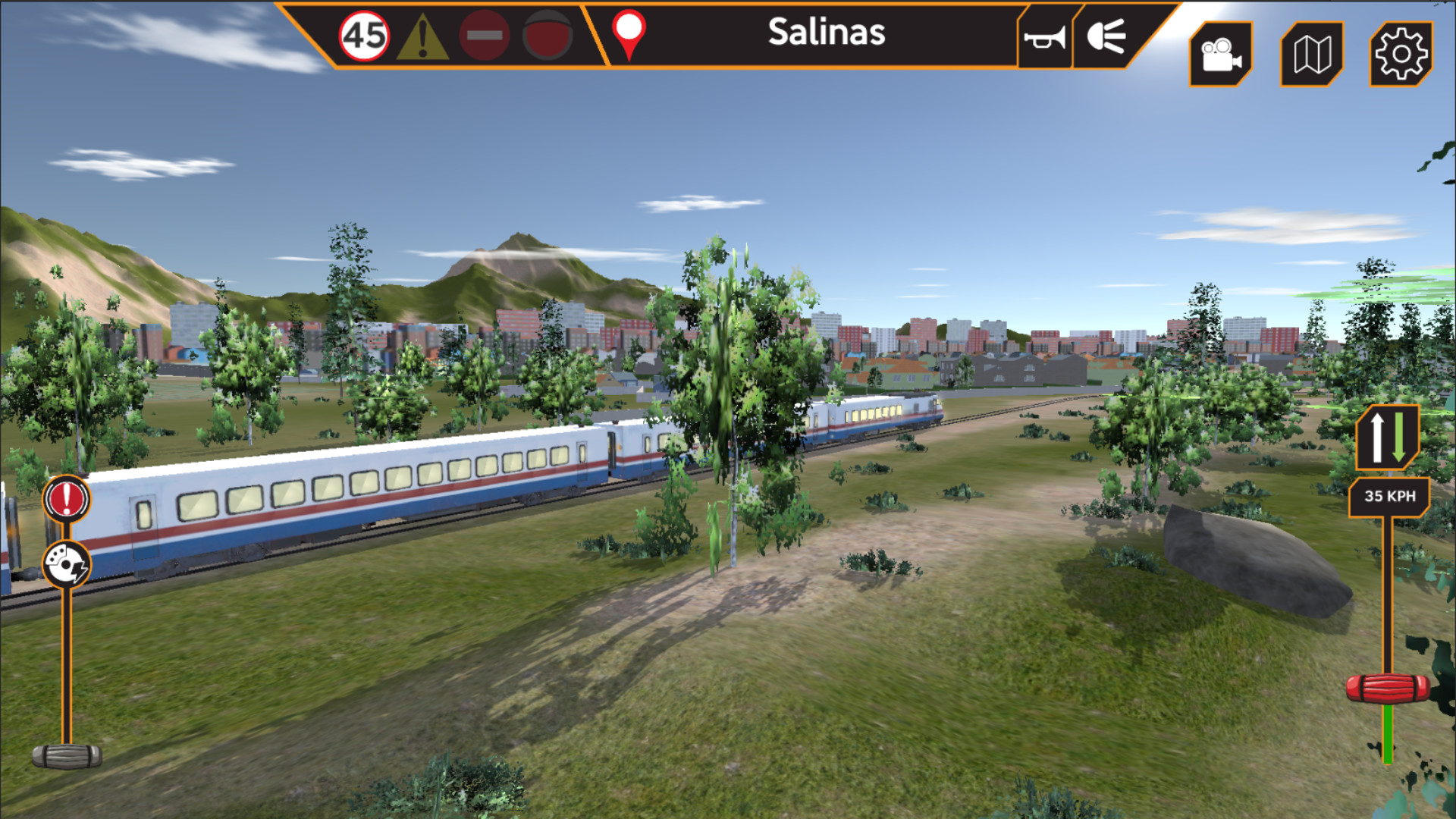Click the Salinas station name

click(x=827, y=33)
